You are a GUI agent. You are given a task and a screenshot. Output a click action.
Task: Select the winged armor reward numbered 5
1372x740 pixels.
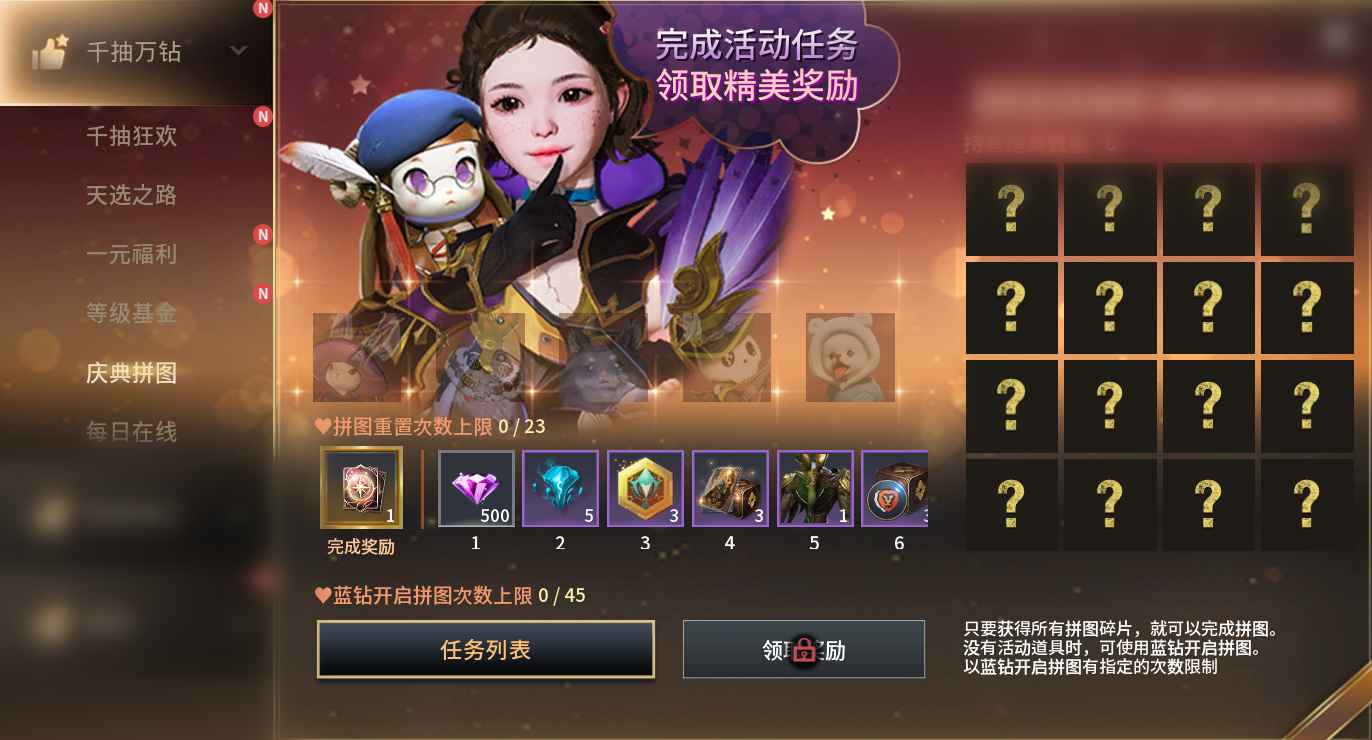[x=815, y=489]
